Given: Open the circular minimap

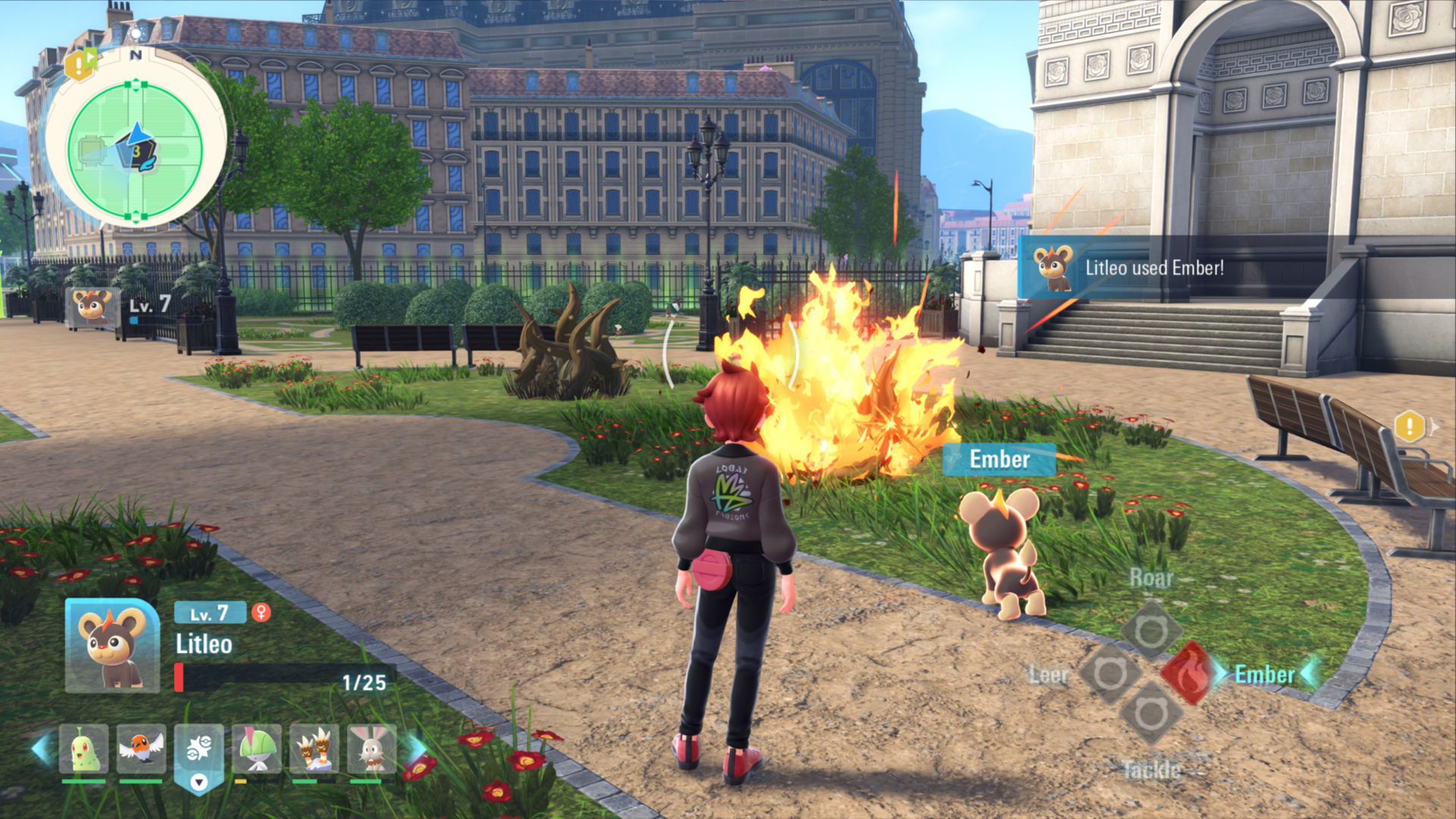Looking at the screenshot, I should click(136, 151).
